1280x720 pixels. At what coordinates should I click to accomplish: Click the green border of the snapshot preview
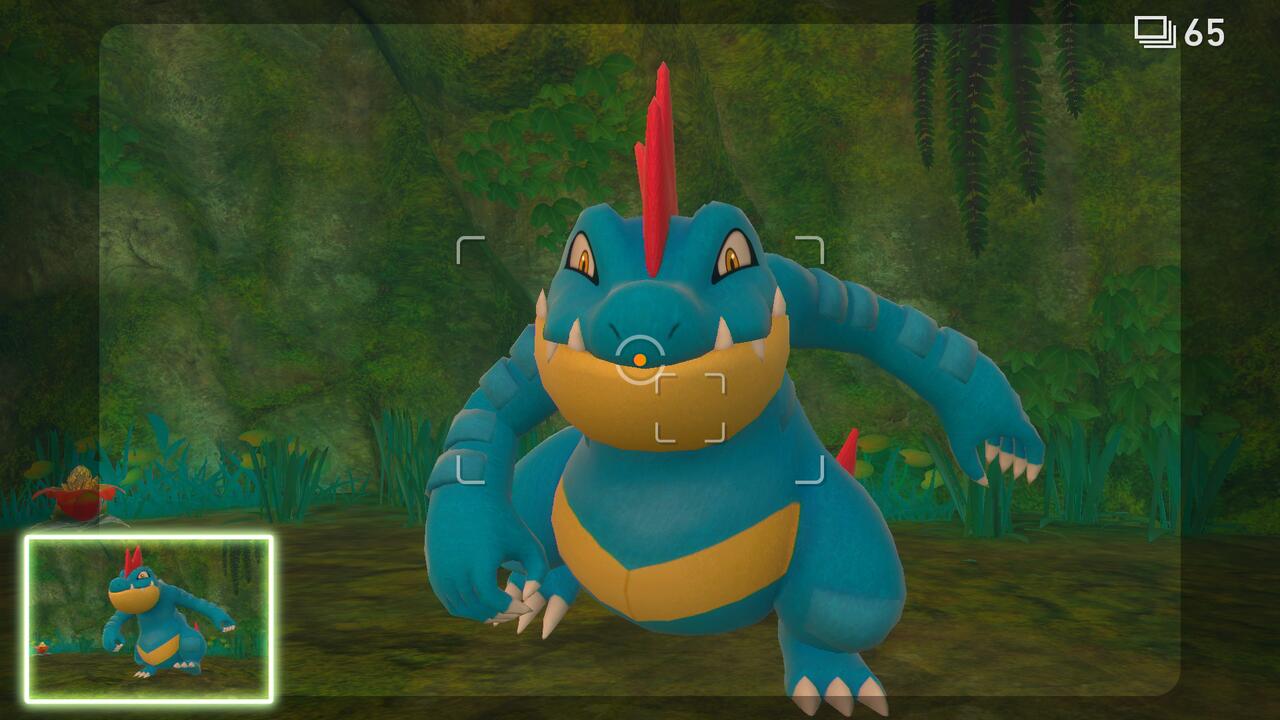click(x=148, y=537)
